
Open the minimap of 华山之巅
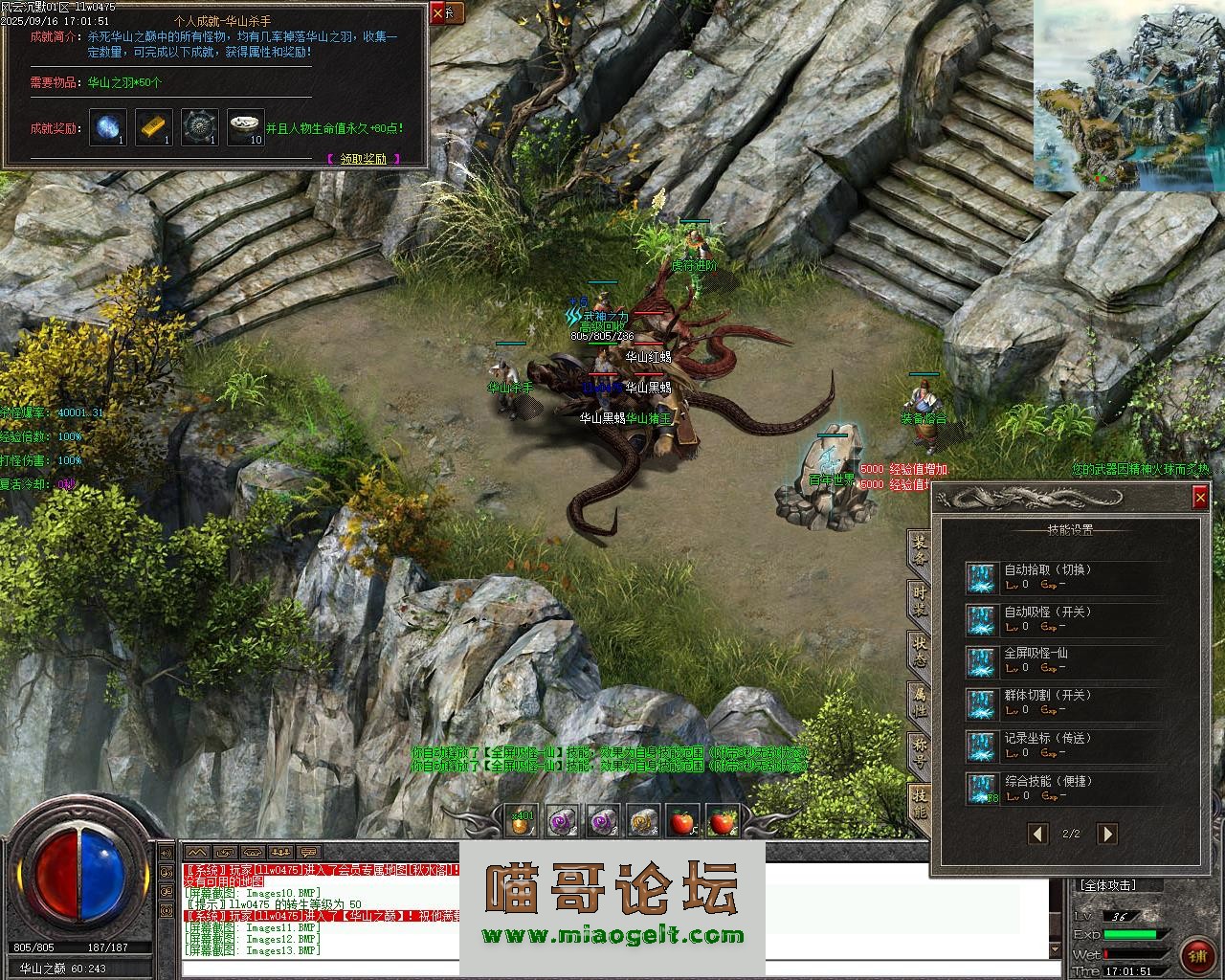click(1127, 95)
